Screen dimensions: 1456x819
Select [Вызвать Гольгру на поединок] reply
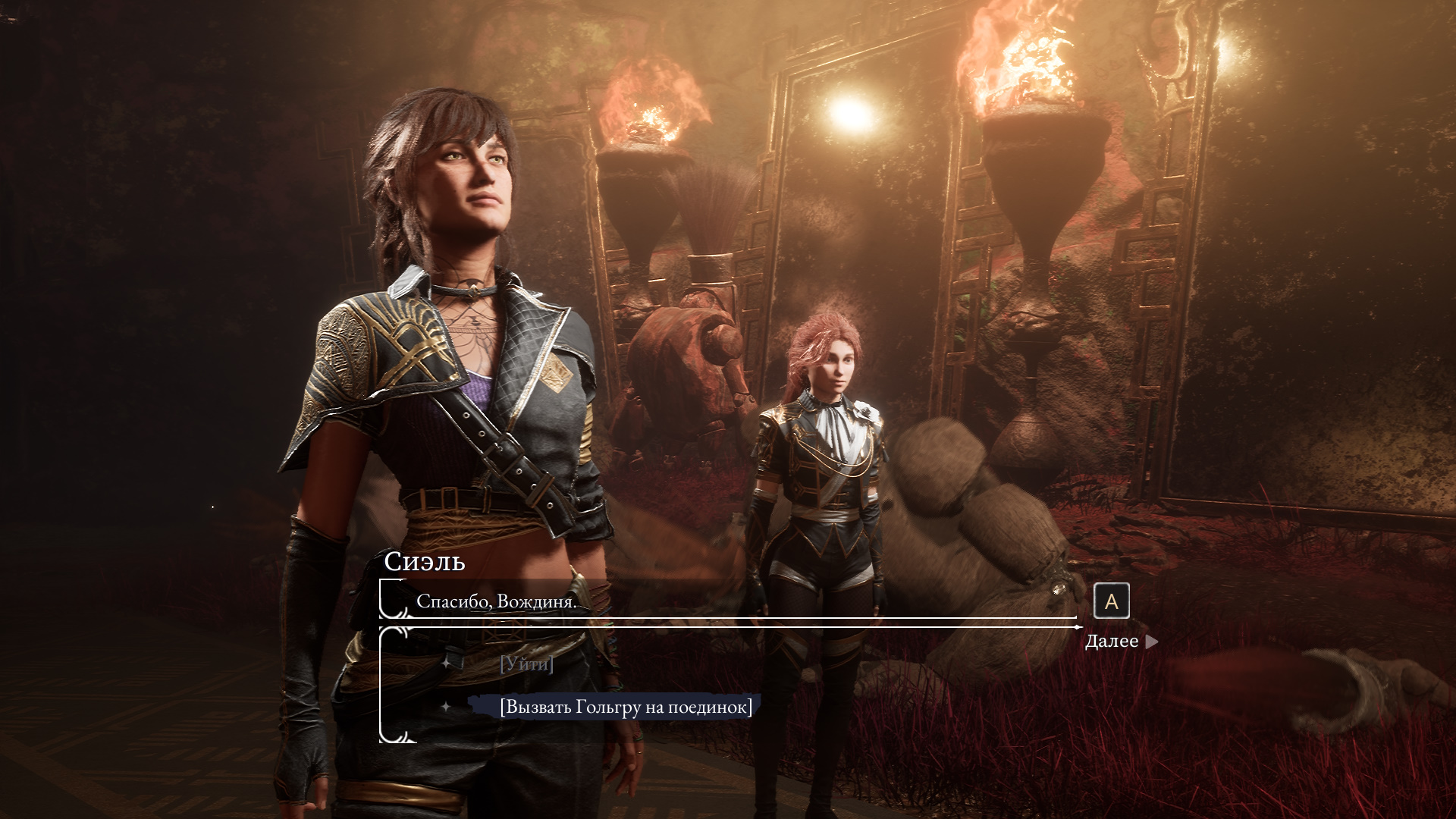click(626, 707)
